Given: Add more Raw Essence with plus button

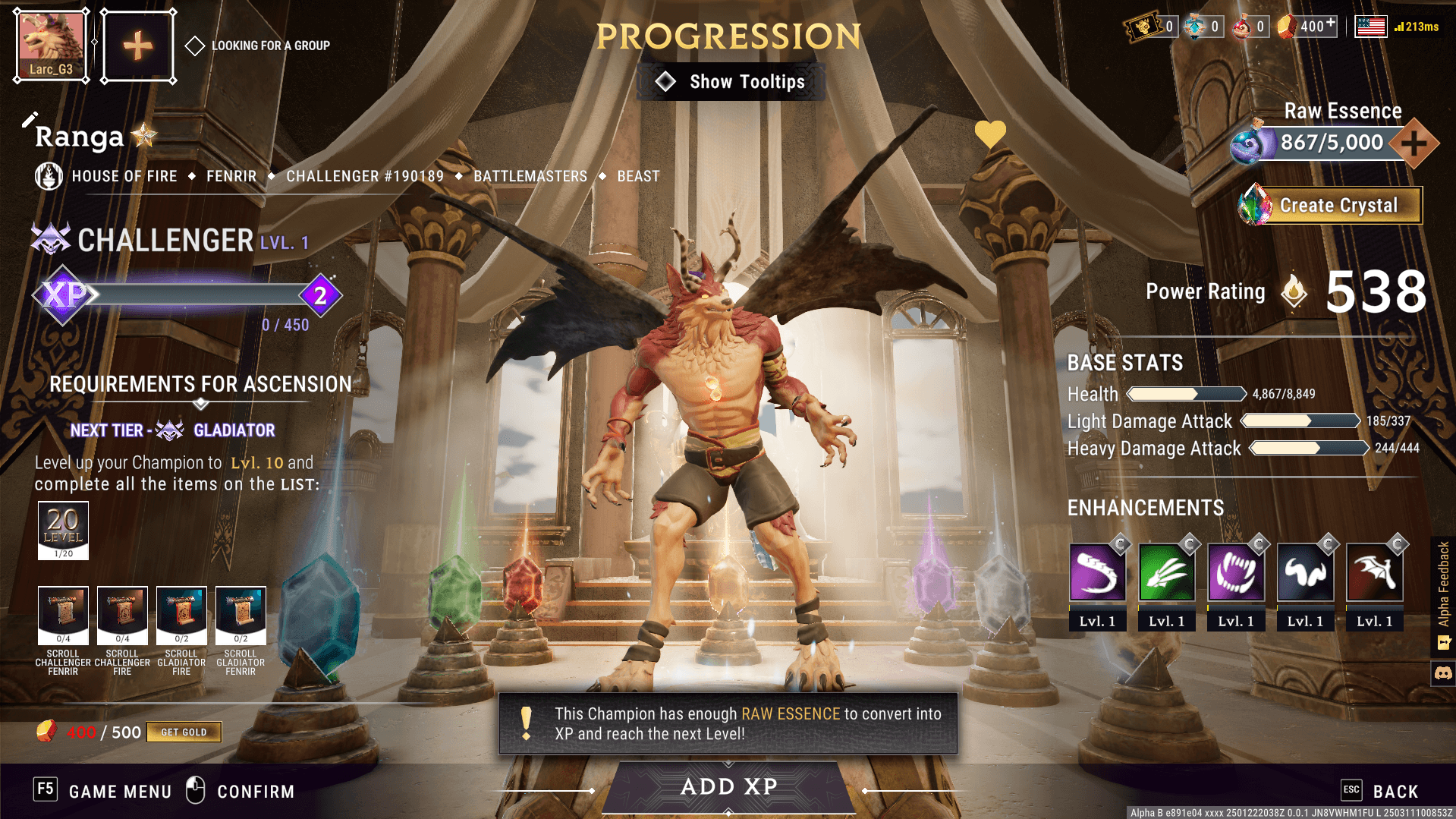Looking at the screenshot, I should point(1414,143).
